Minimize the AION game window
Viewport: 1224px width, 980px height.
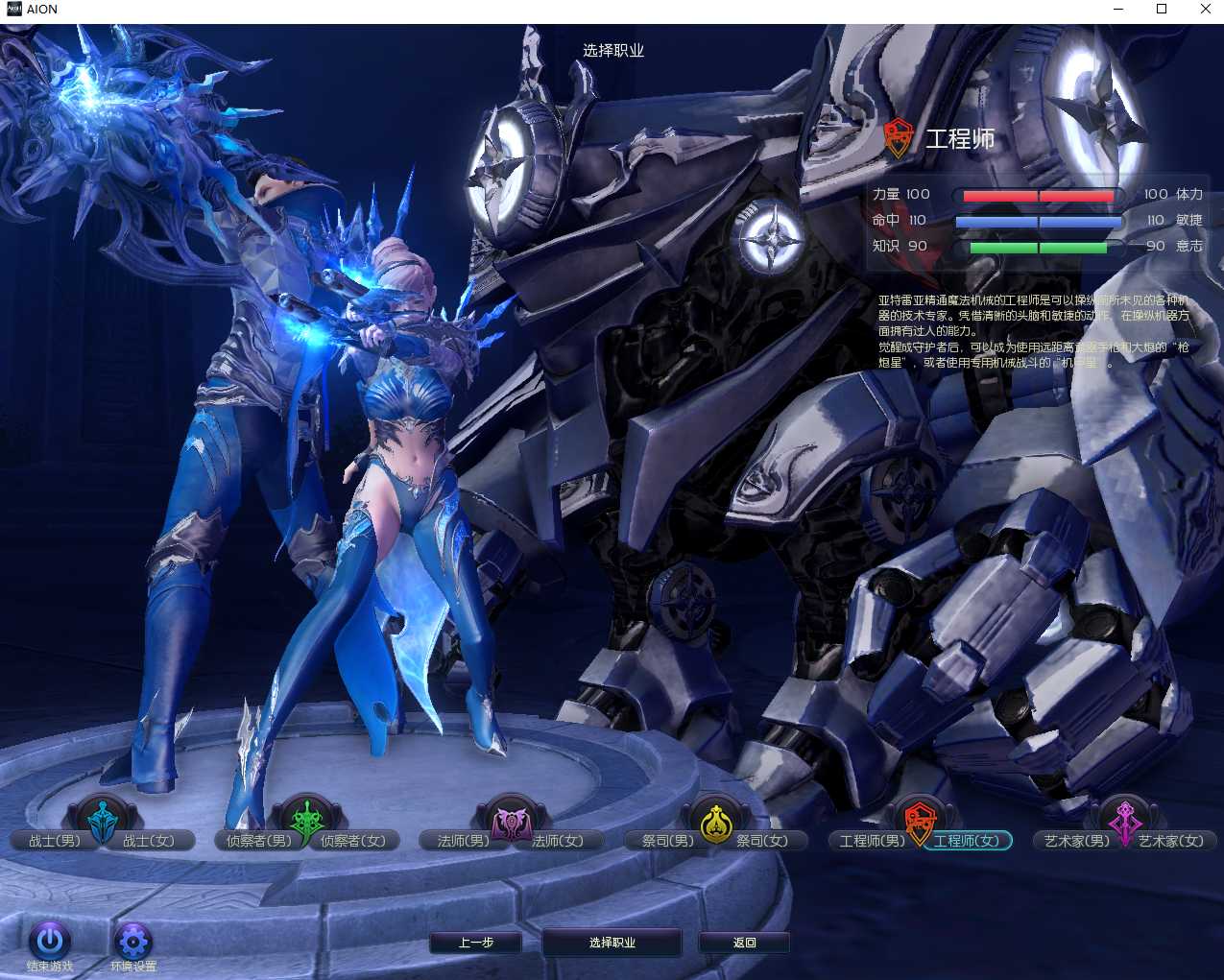click(x=1118, y=10)
